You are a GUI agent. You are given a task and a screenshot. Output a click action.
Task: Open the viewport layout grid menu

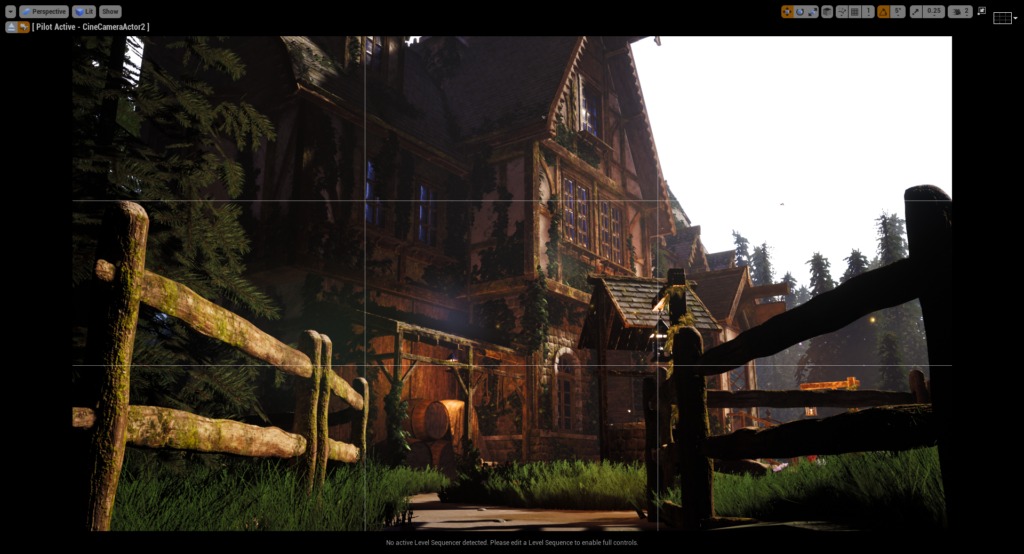1003,18
